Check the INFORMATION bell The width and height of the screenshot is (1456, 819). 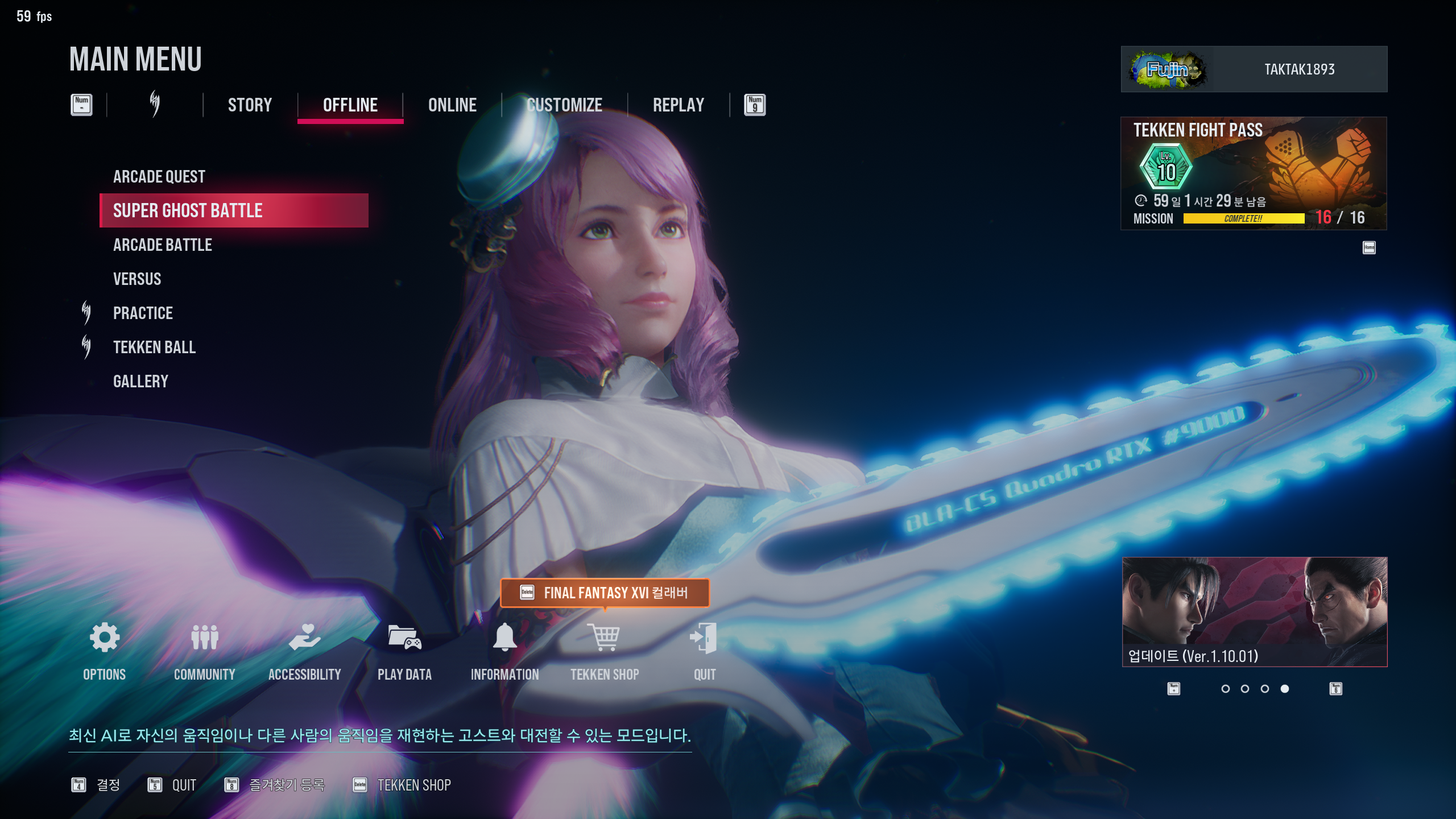pyautogui.click(x=504, y=638)
